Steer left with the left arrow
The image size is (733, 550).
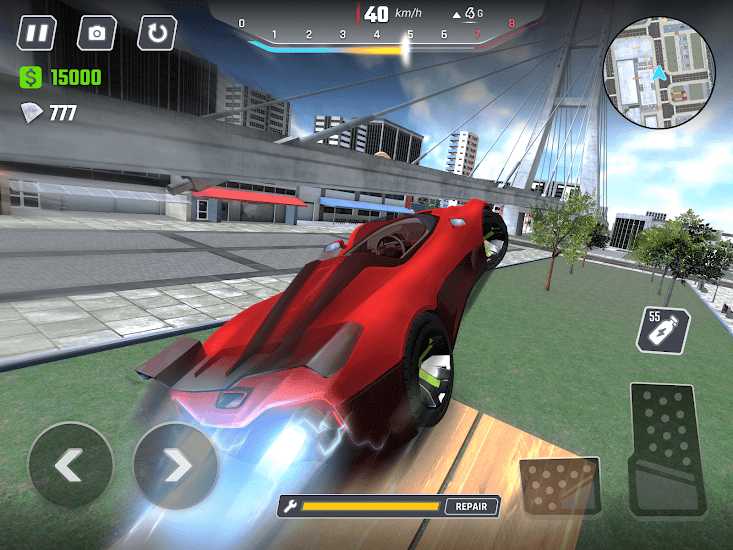(x=70, y=465)
